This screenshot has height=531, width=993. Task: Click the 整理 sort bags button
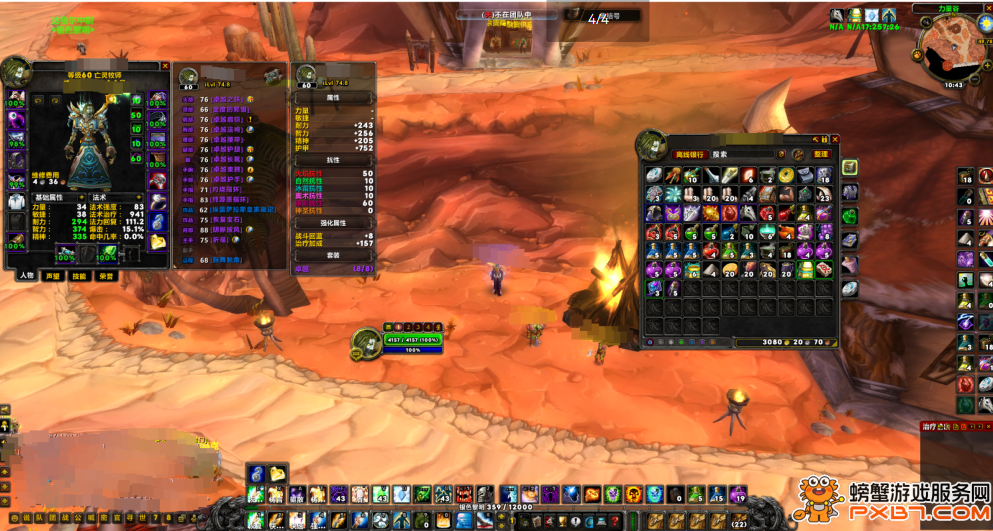821,155
